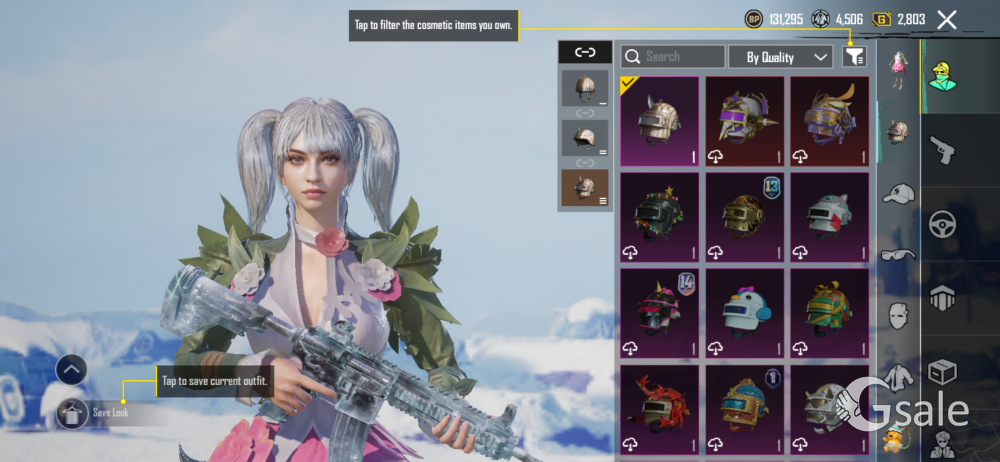Expand the up-arrow circle button
1000x462 pixels.
pos(71,370)
